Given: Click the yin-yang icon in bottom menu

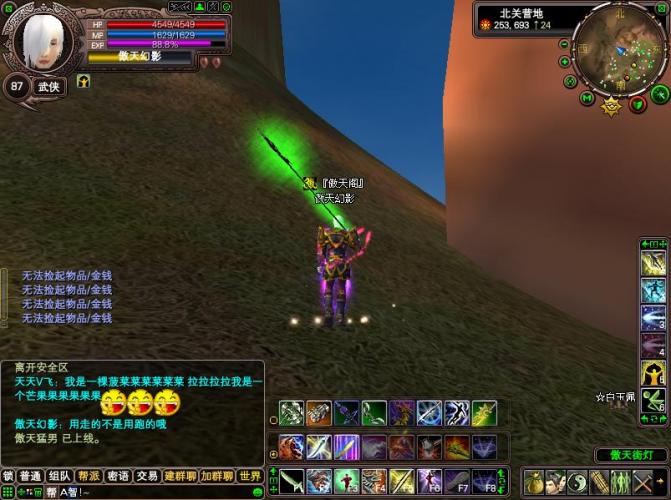Looking at the screenshot, I should 577,482.
